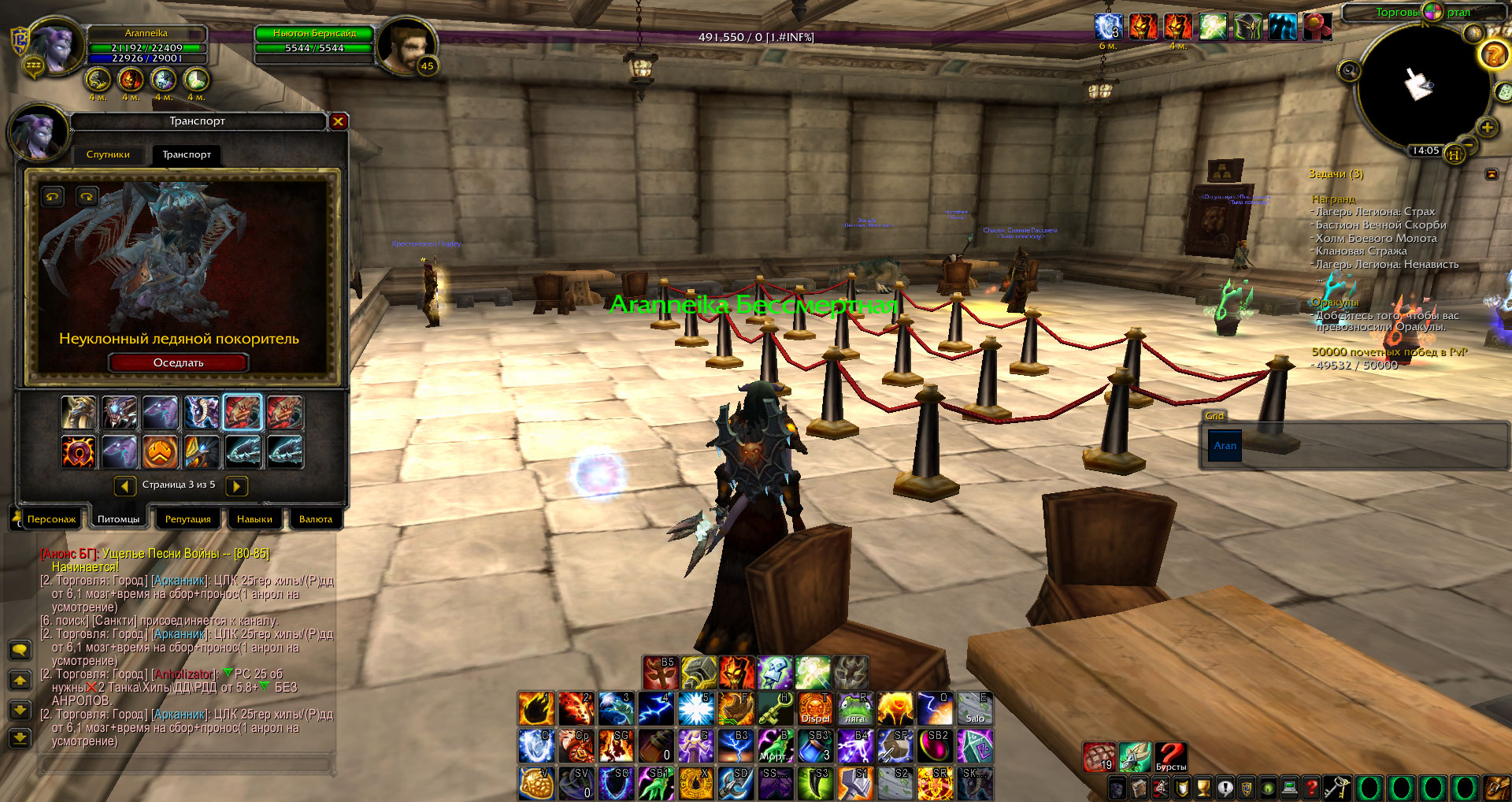Use the Salo action bar slot
Screen dimensions: 1512x802
(x=975, y=708)
